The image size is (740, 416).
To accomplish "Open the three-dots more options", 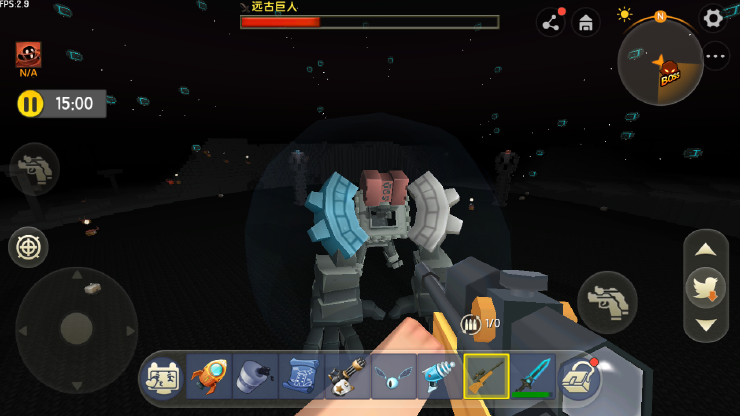I will [x=716, y=56].
